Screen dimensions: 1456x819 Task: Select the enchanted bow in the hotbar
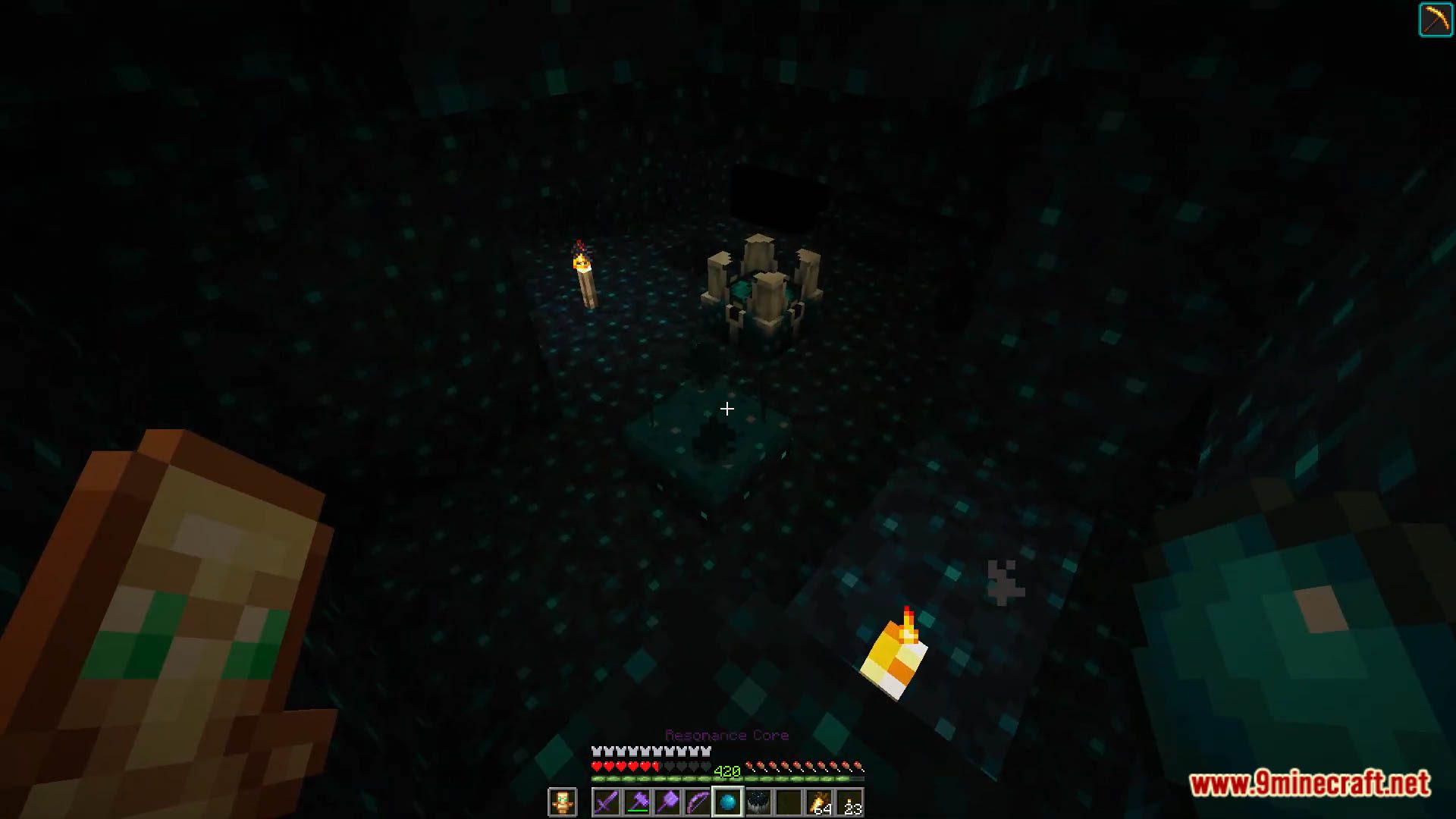pos(698,802)
